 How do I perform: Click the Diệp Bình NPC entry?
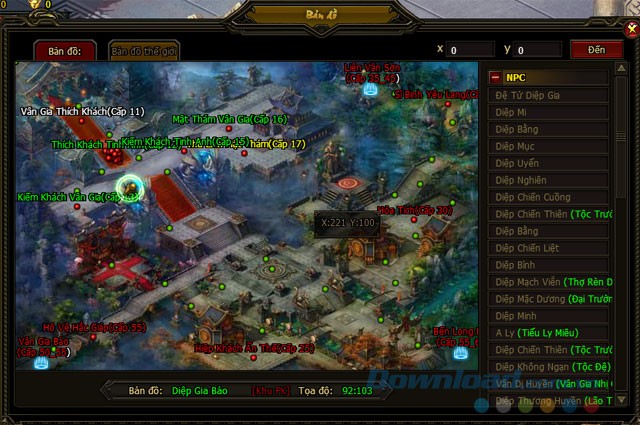[549, 265]
